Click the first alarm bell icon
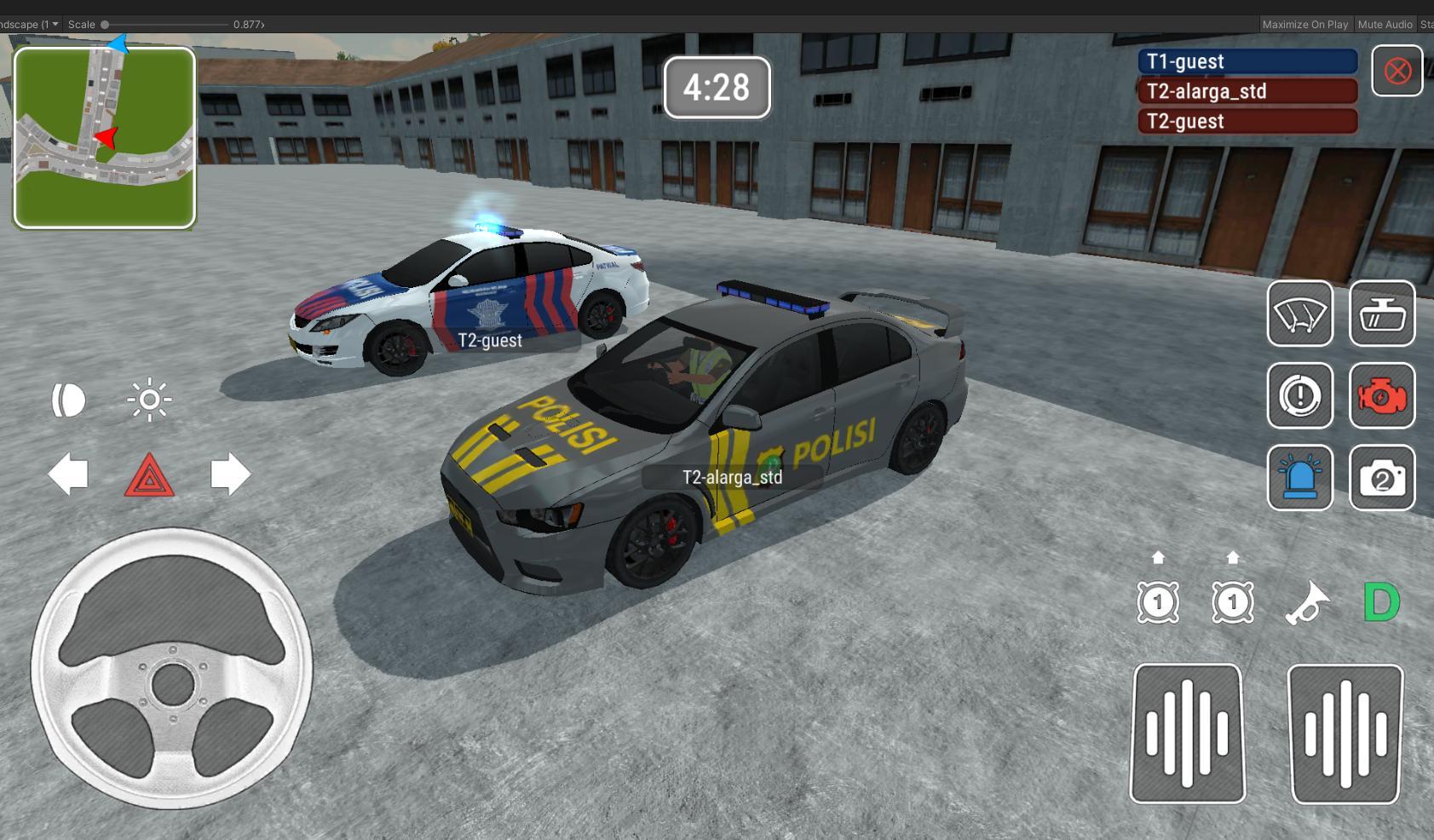 tap(1157, 601)
